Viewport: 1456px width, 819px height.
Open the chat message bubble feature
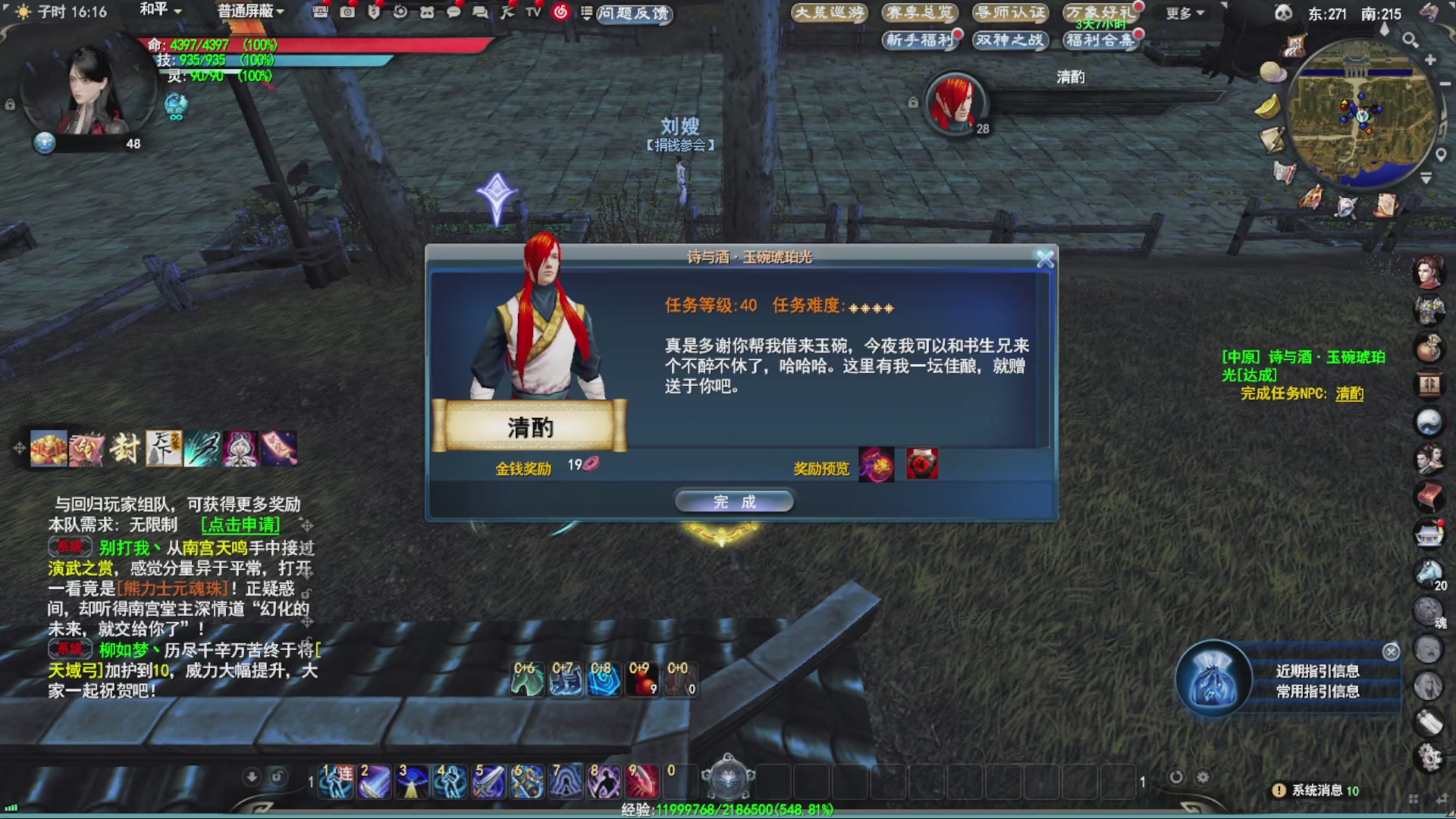[453, 13]
